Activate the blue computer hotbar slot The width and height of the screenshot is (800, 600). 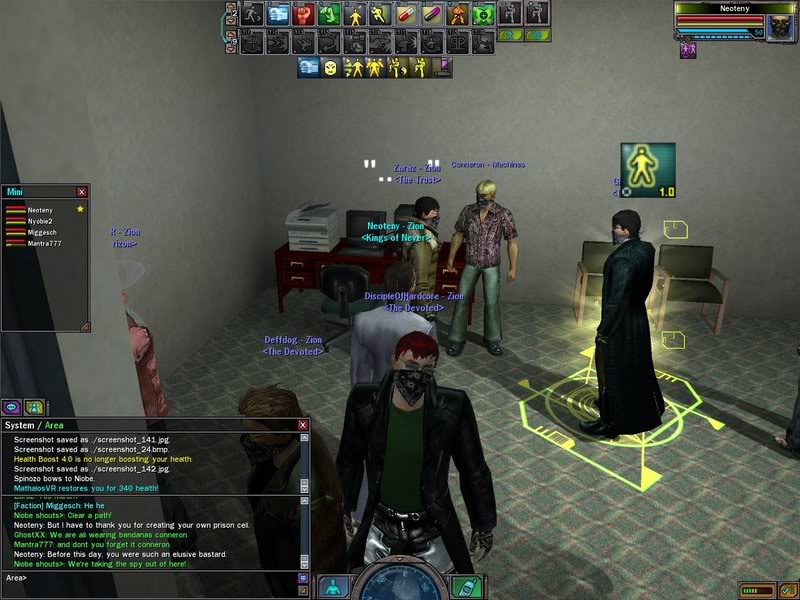click(x=277, y=14)
